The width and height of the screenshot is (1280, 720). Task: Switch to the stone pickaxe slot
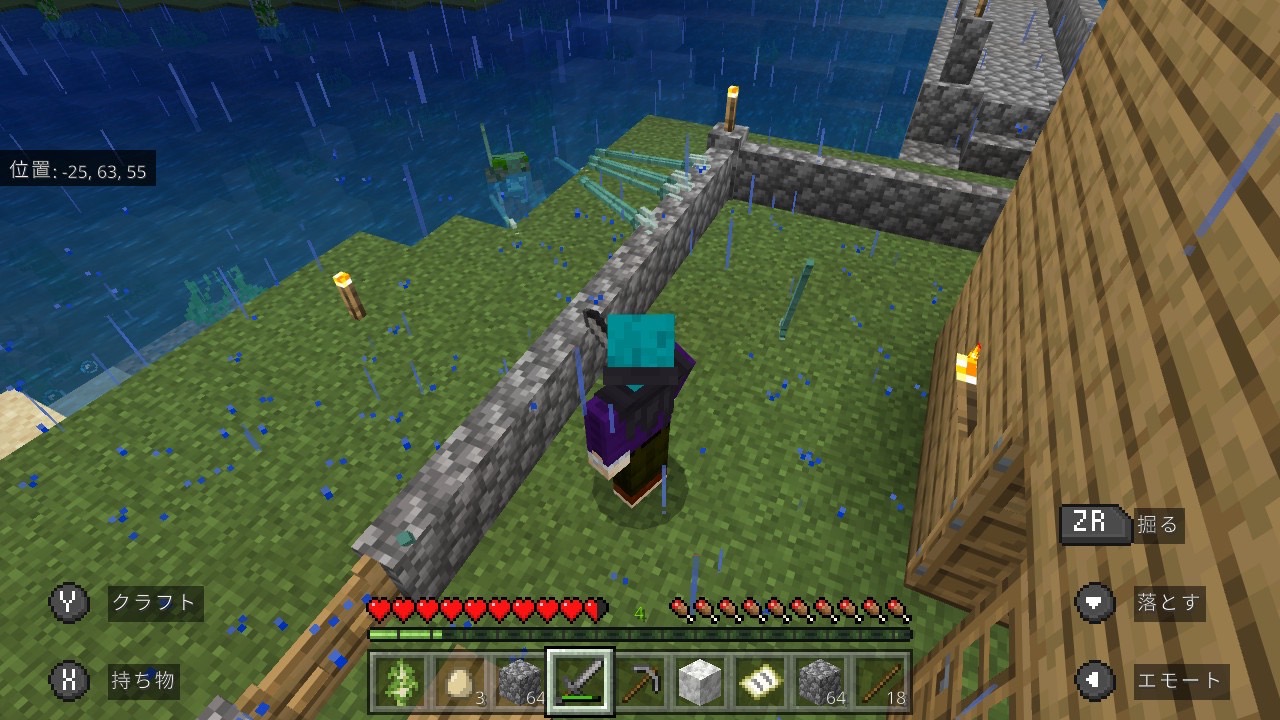coord(640,682)
